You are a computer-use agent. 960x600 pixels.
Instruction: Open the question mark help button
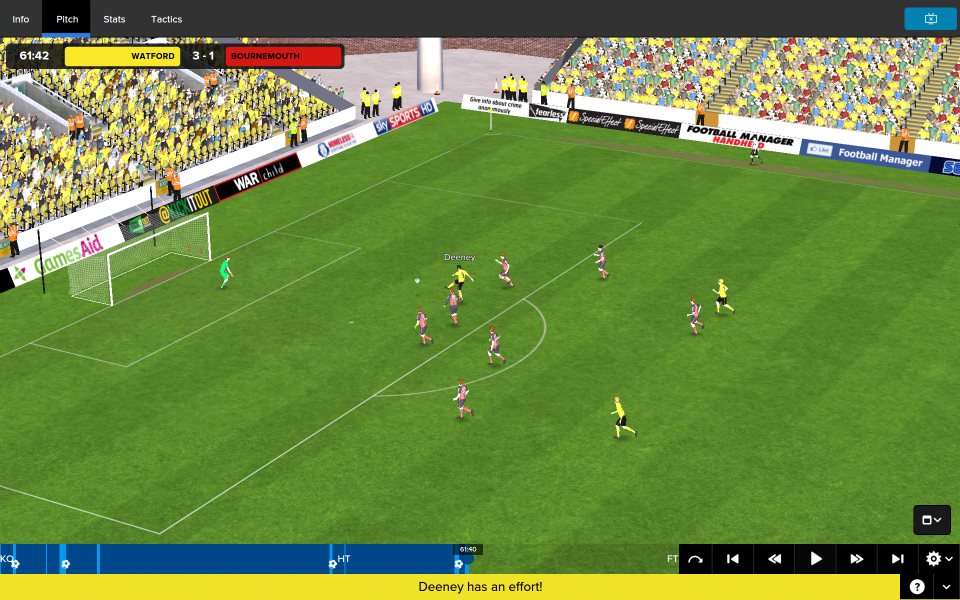click(x=917, y=587)
